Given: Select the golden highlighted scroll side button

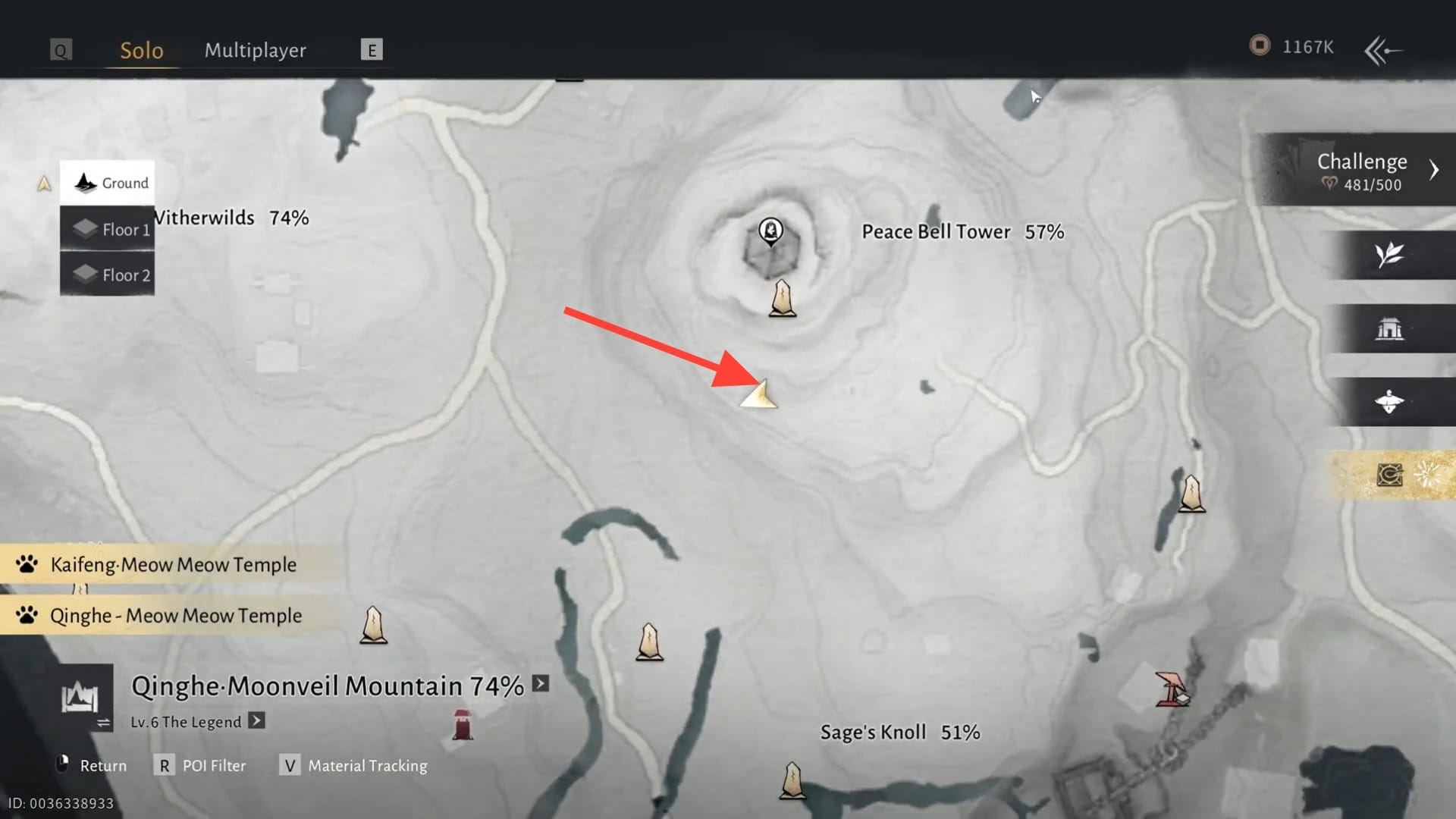Looking at the screenshot, I should pyautogui.click(x=1389, y=475).
